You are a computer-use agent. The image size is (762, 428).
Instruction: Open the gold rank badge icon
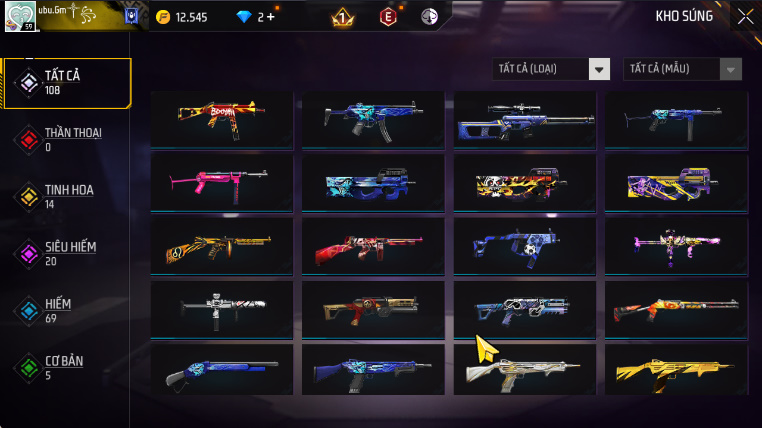(342, 17)
